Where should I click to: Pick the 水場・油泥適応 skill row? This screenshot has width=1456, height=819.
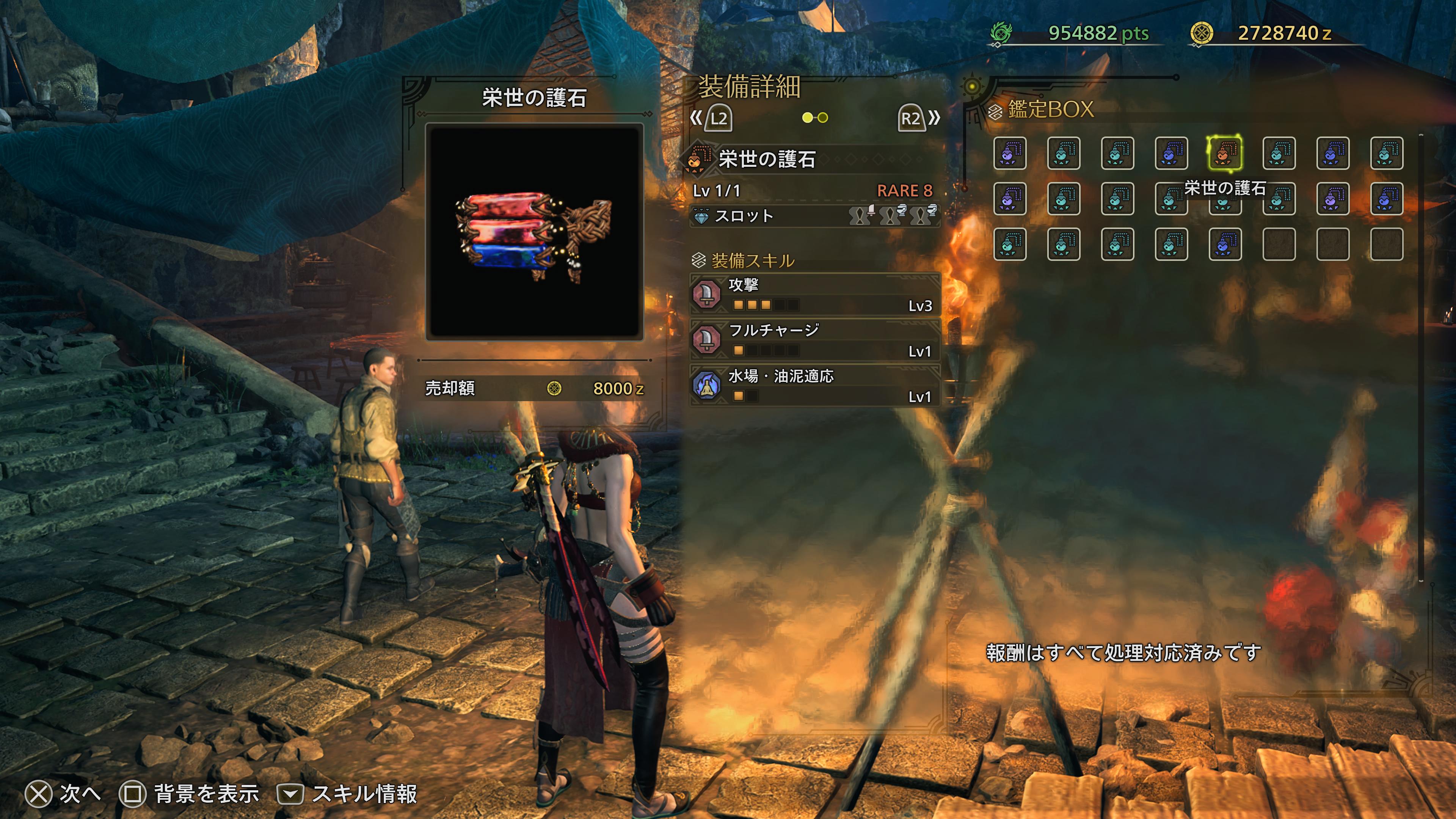point(814,386)
